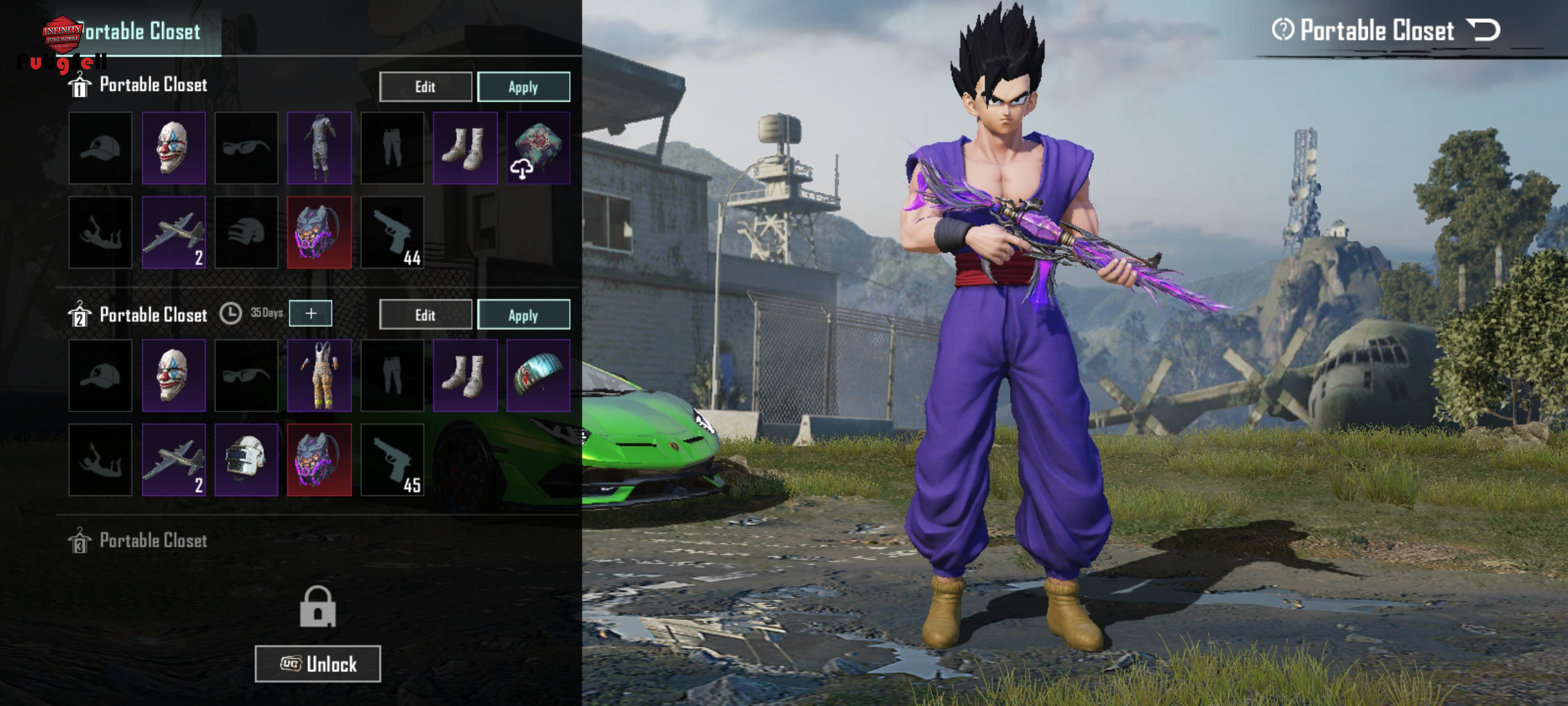Pick the pistol slot showing 45

392,460
